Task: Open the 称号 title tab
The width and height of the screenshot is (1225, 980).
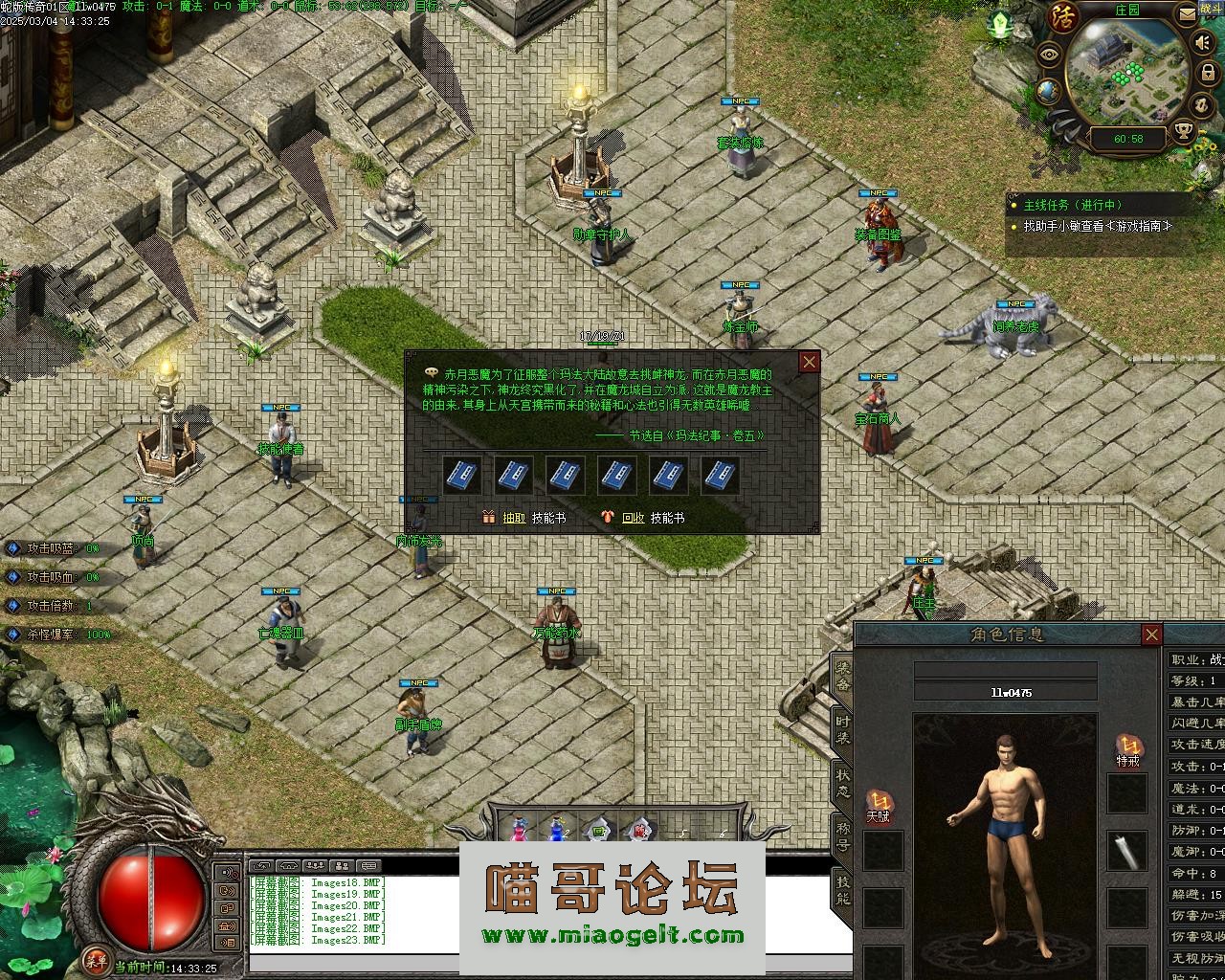Action: pos(842,836)
